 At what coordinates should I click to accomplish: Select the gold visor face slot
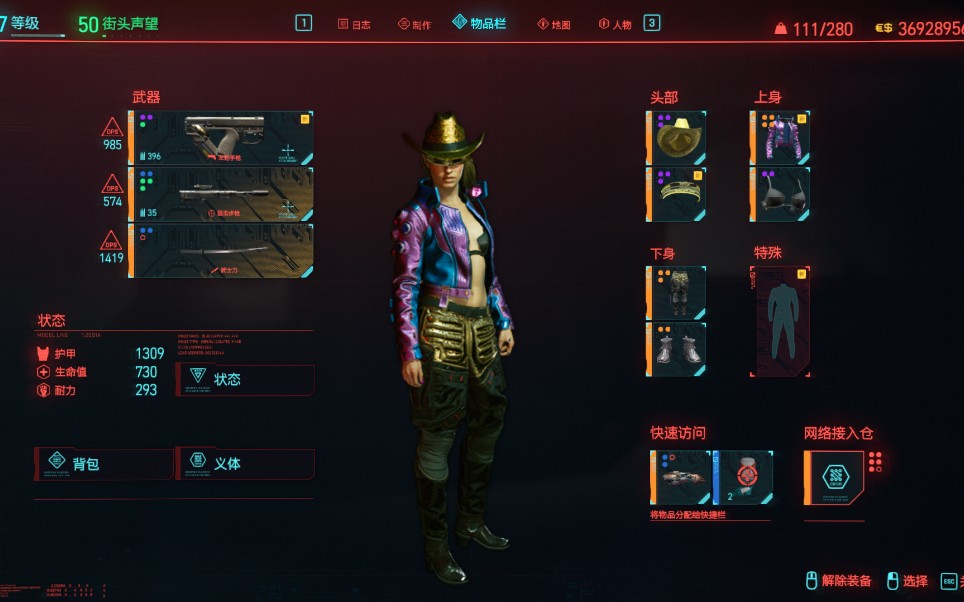click(x=678, y=194)
